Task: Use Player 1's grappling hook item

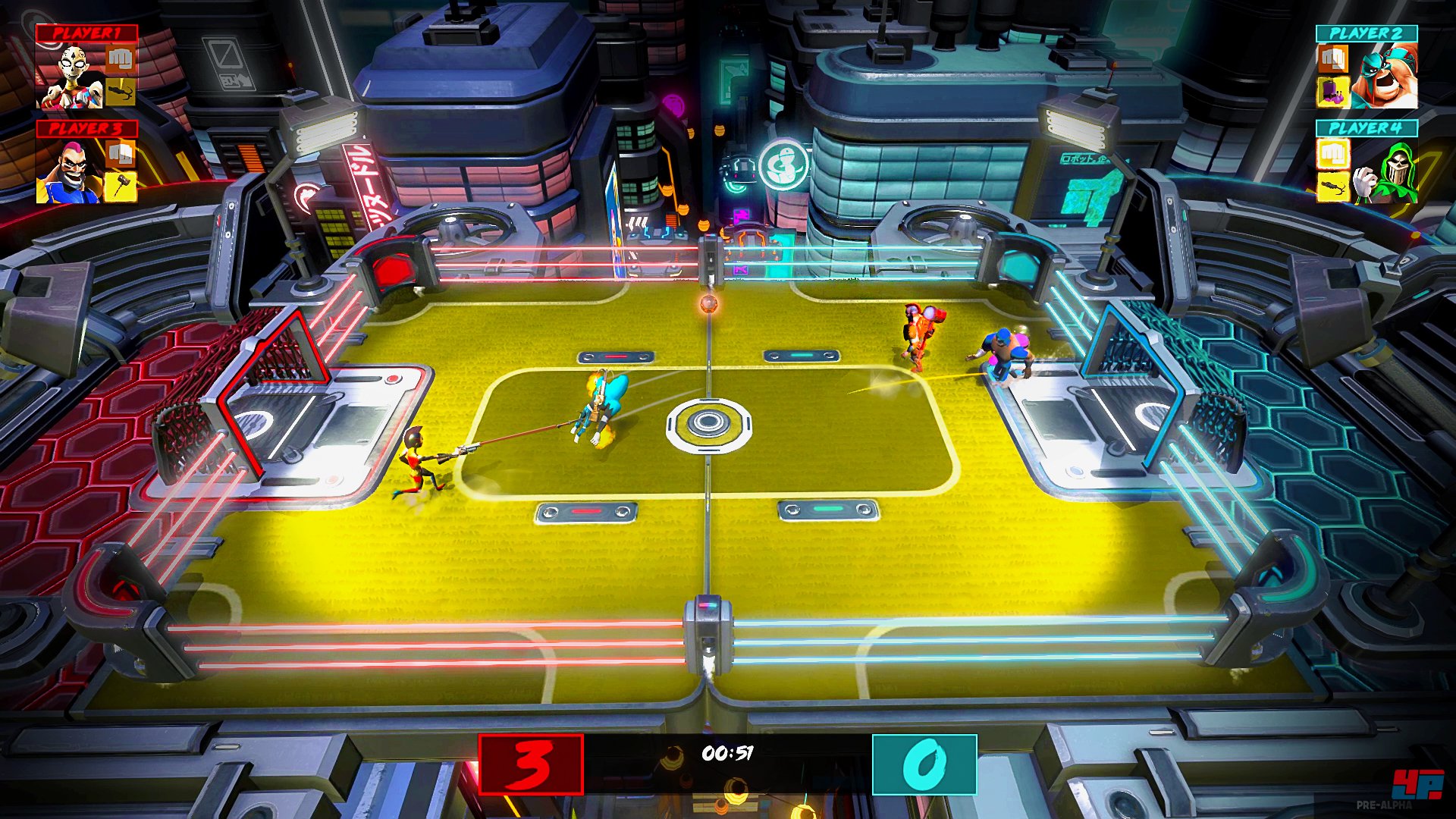Action: click(120, 93)
